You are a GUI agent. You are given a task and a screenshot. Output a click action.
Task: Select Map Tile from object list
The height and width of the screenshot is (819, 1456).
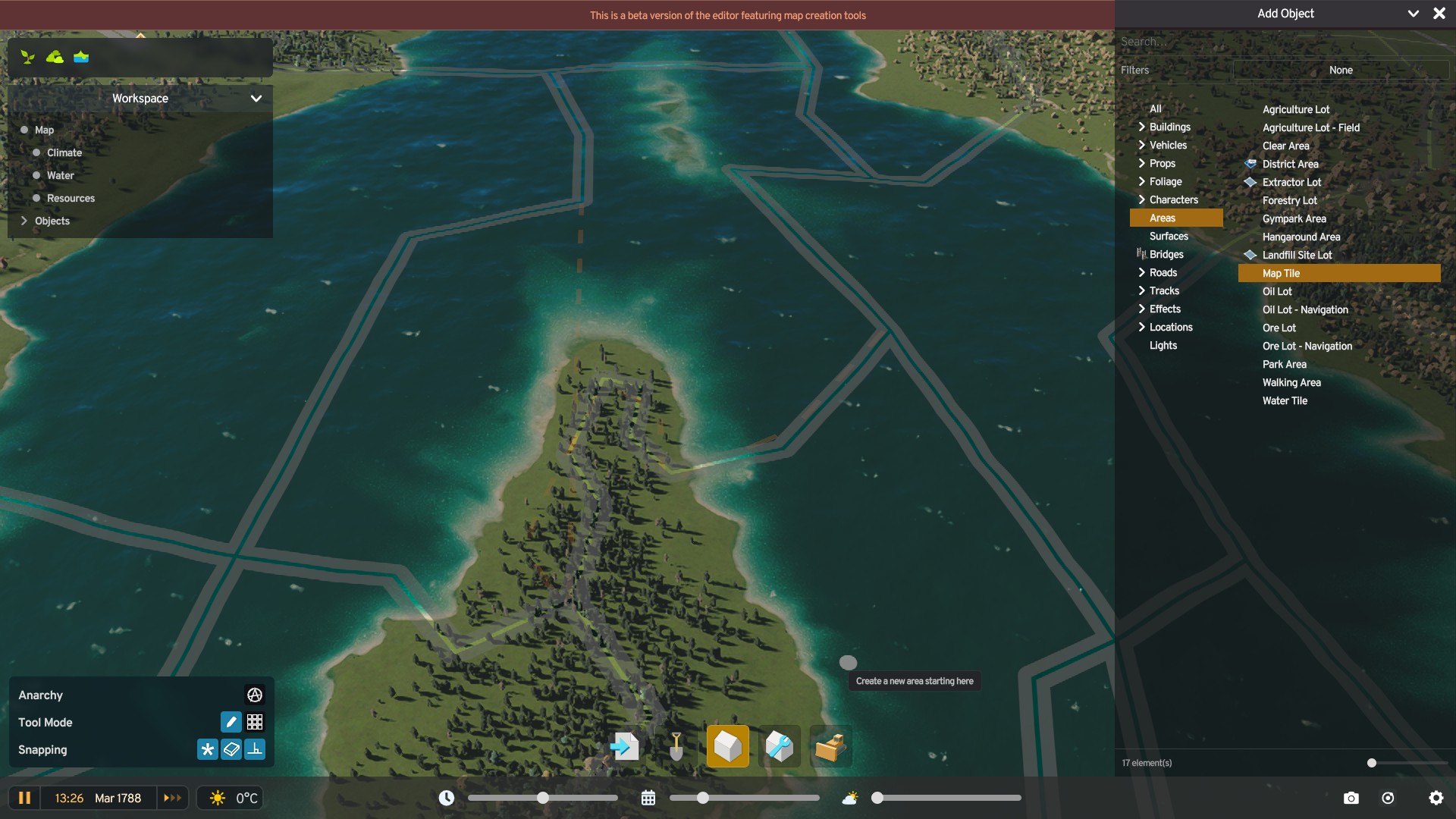1280,273
